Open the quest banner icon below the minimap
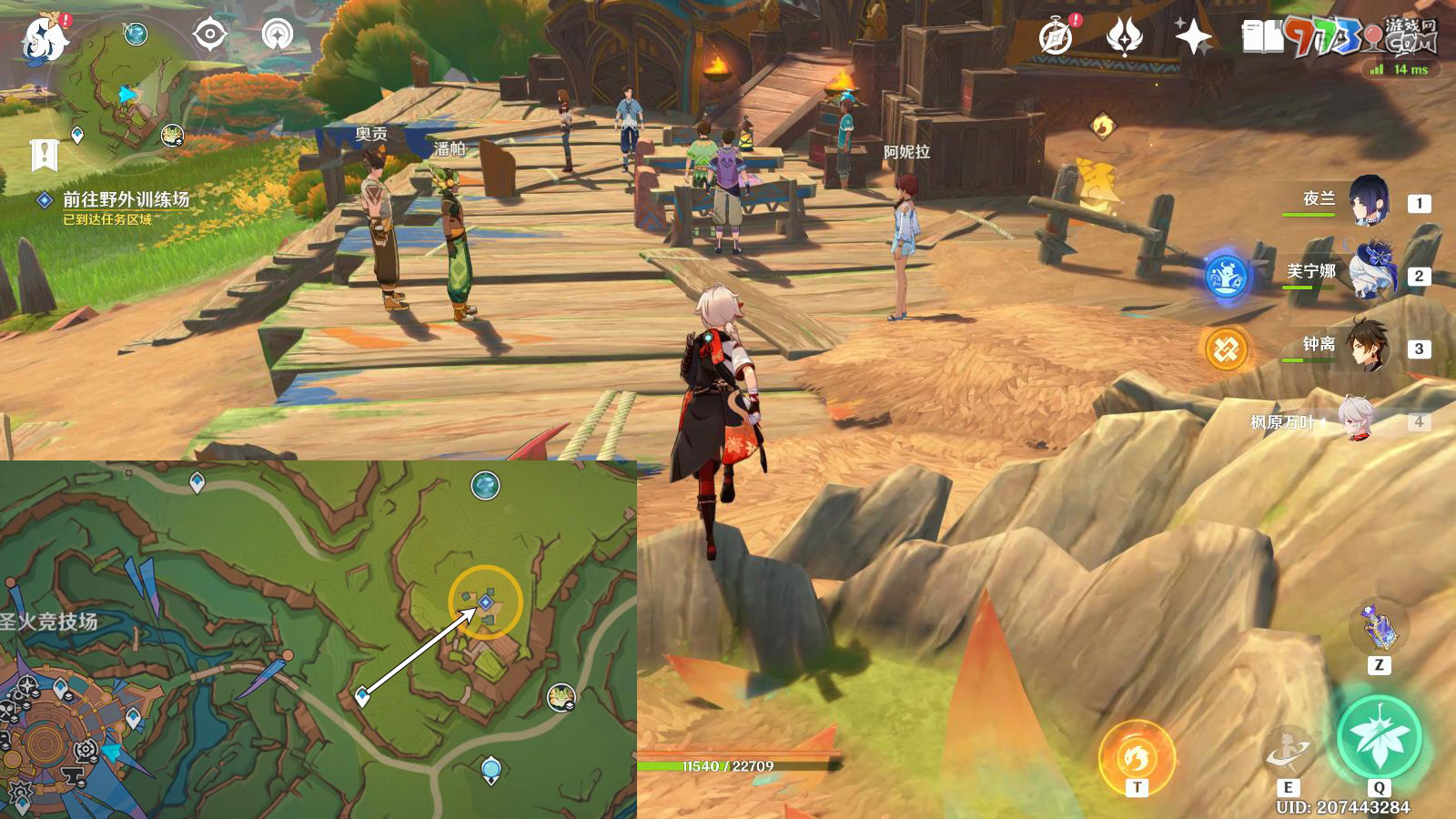 pyautogui.click(x=44, y=156)
